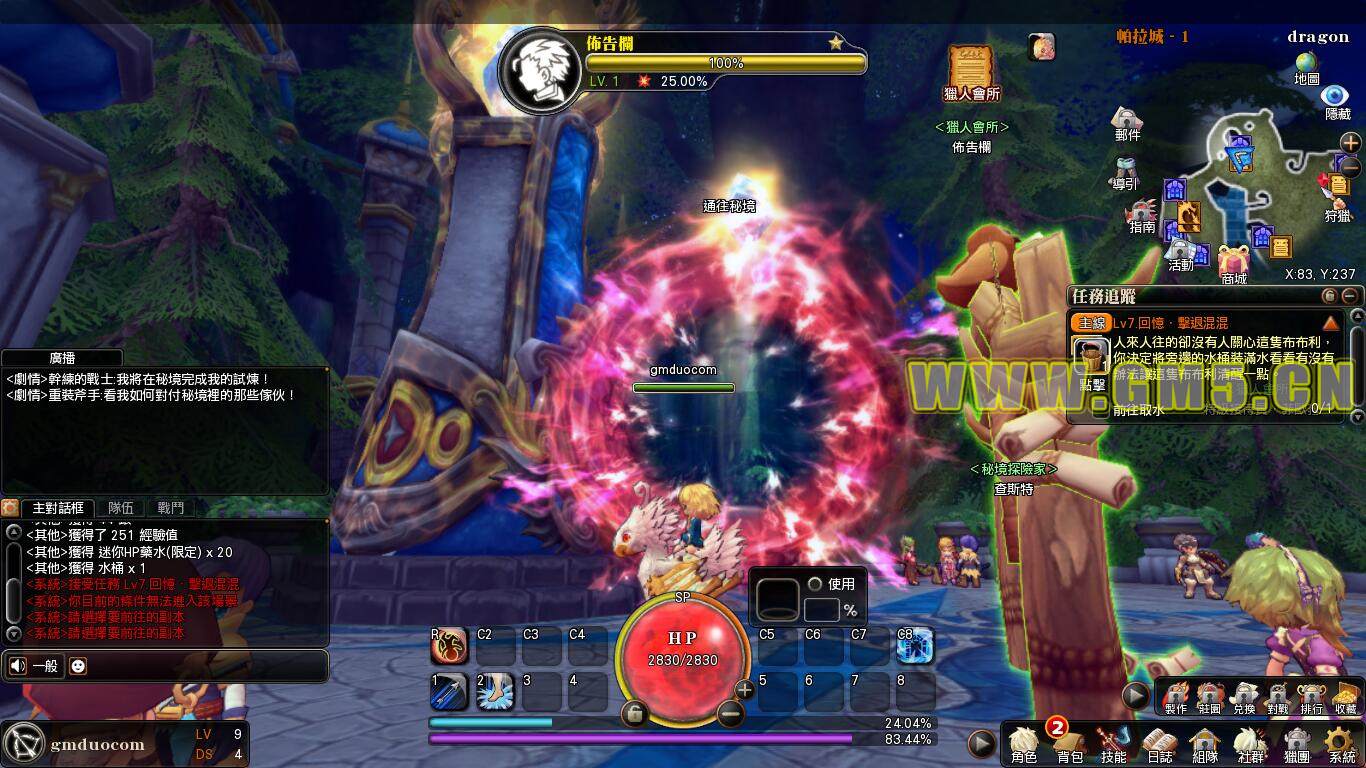
Task: Open the 日誌 quest journal
Action: [x=1160, y=745]
